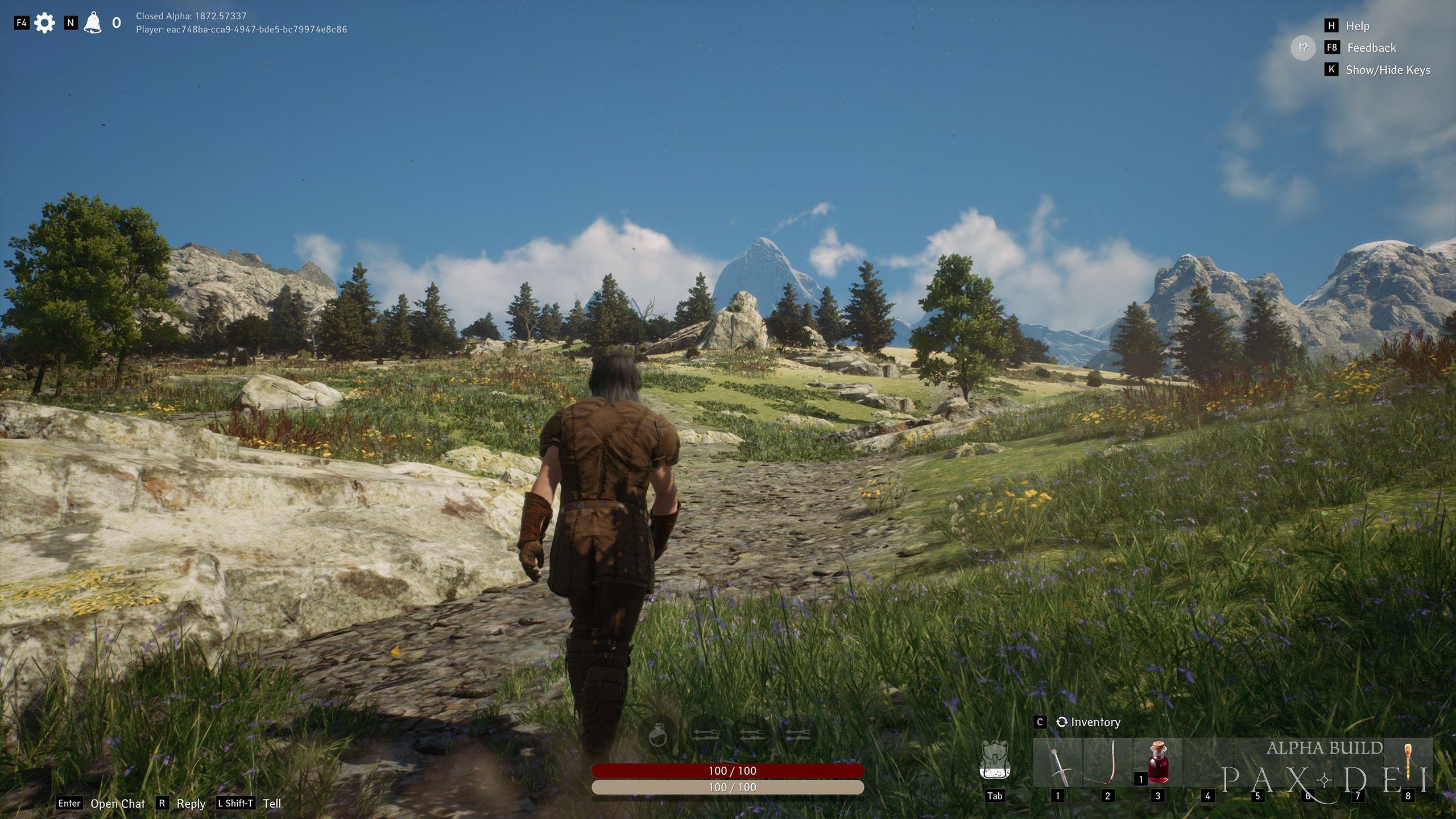The image size is (1456, 819).
Task: Open the Feedback form
Action: click(1372, 48)
